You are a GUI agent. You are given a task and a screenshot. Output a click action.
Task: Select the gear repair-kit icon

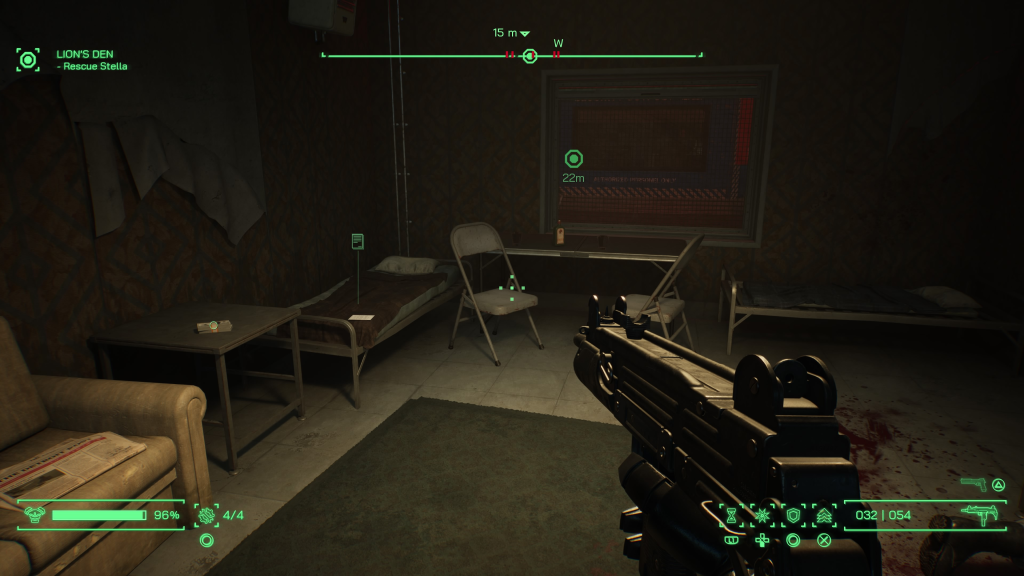click(207, 515)
